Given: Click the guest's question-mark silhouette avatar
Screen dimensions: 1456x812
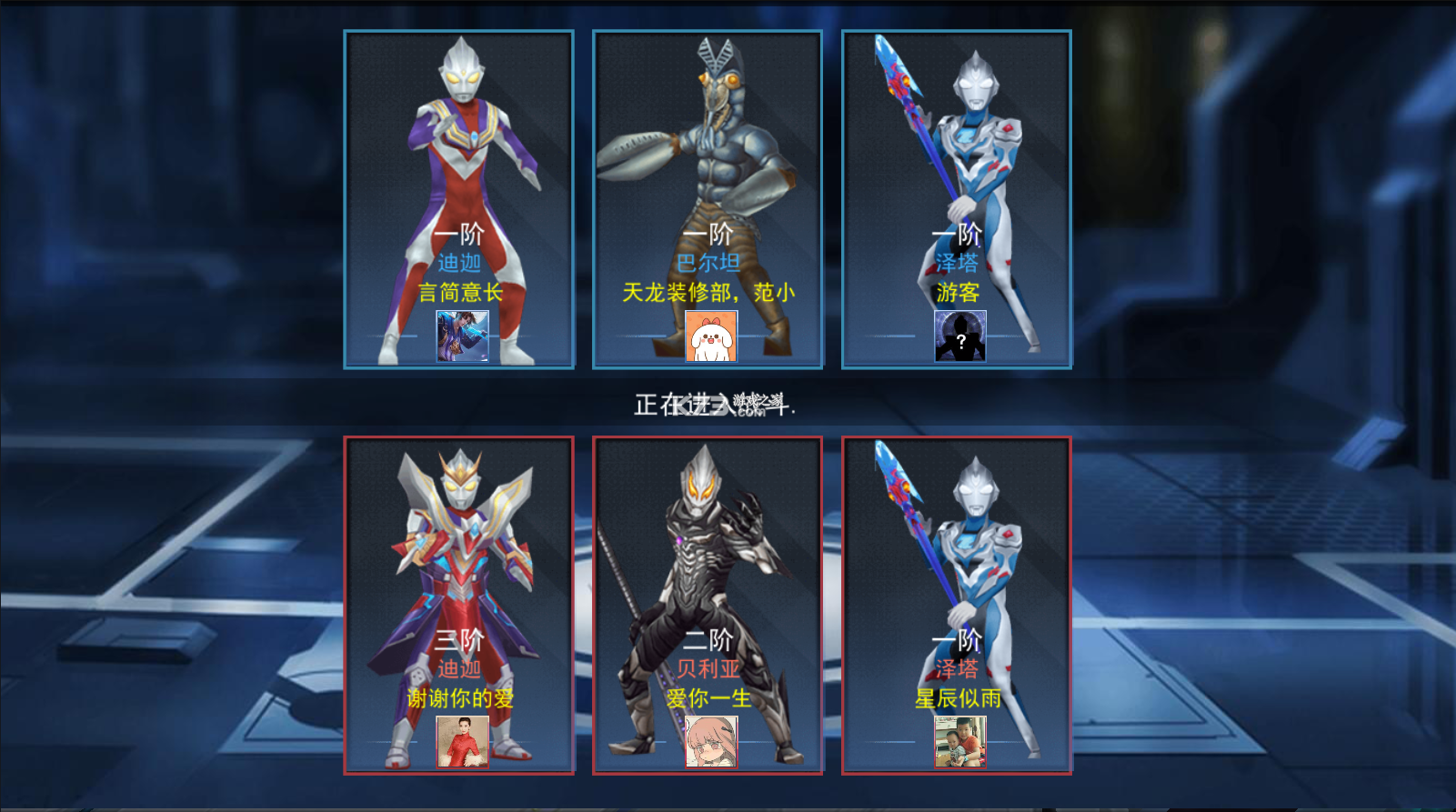Looking at the screenshot, I should click(960, 336).
